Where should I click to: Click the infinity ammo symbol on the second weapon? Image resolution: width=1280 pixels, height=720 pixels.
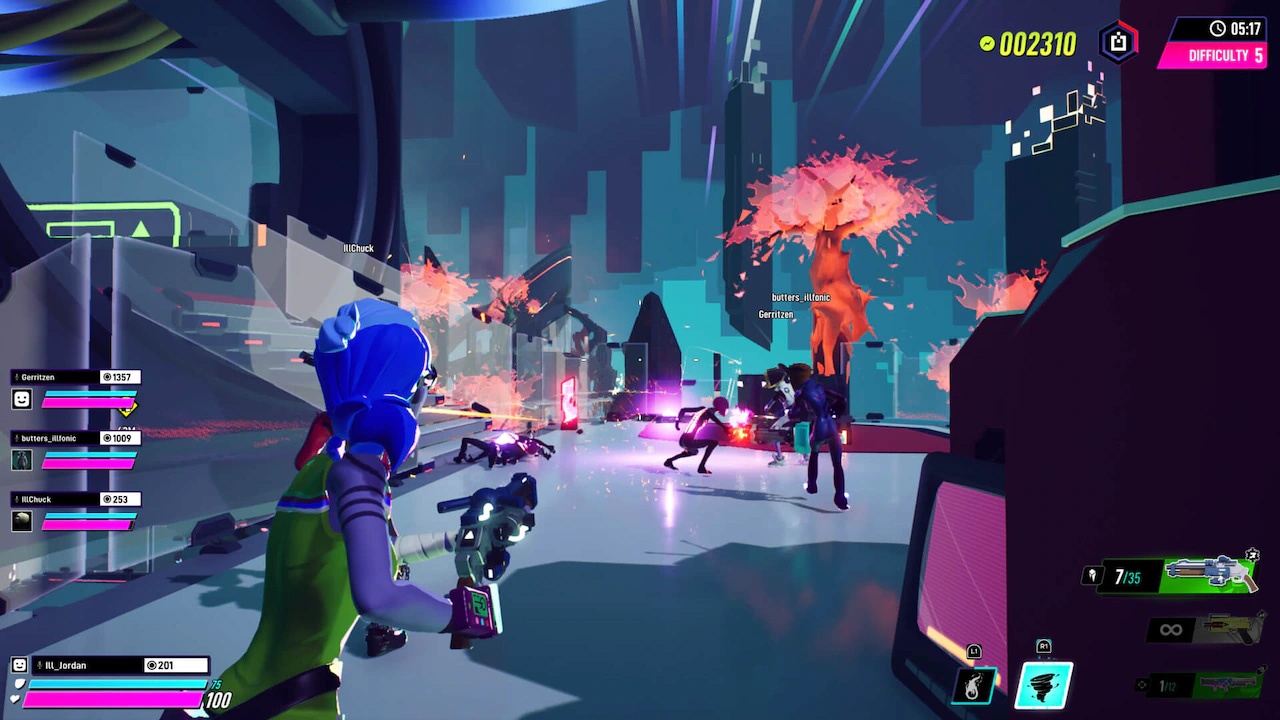pyautogui.click(x=1170, y=628)
